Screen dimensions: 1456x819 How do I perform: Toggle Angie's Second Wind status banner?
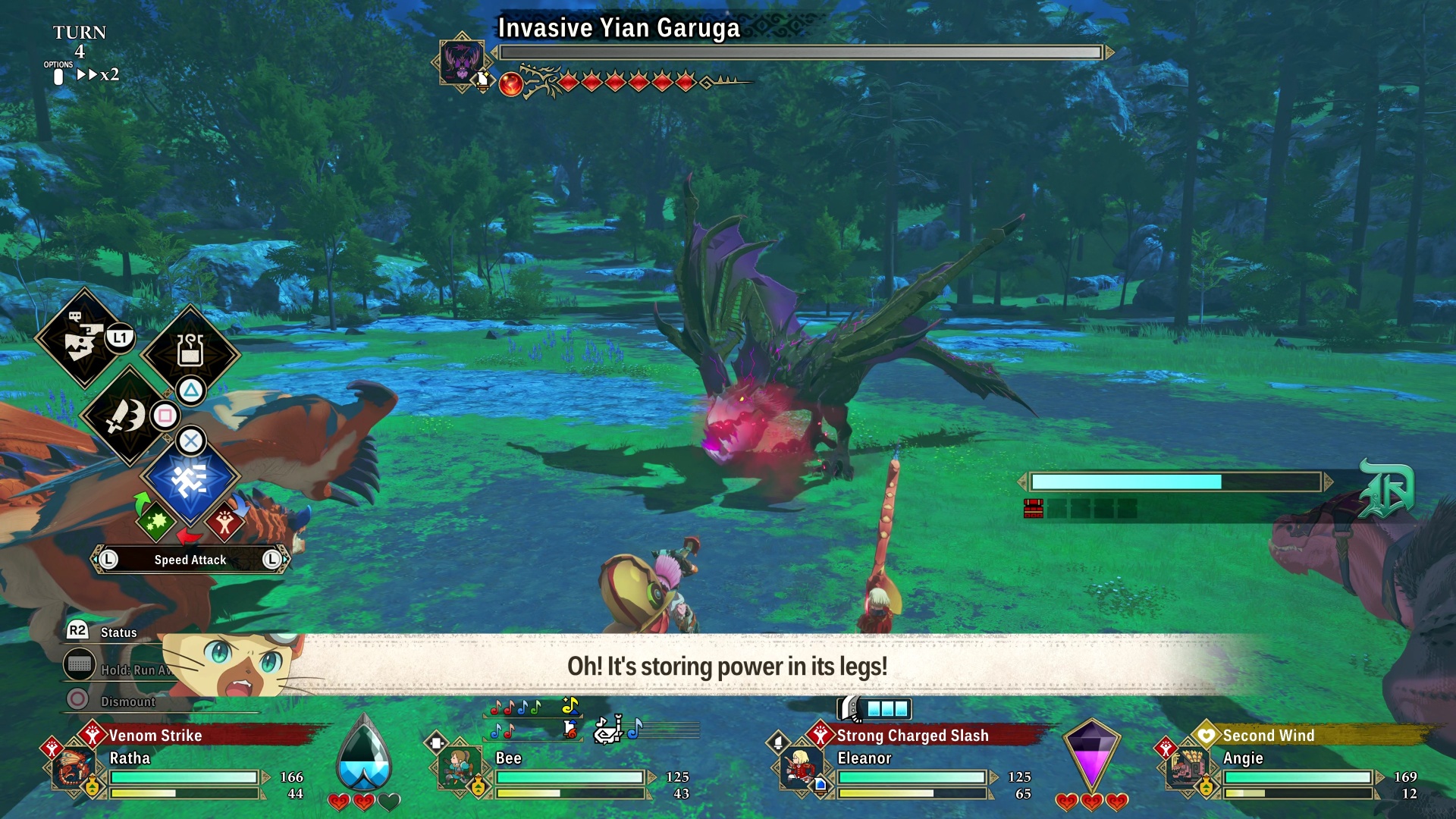click(x=1268, y=736)
